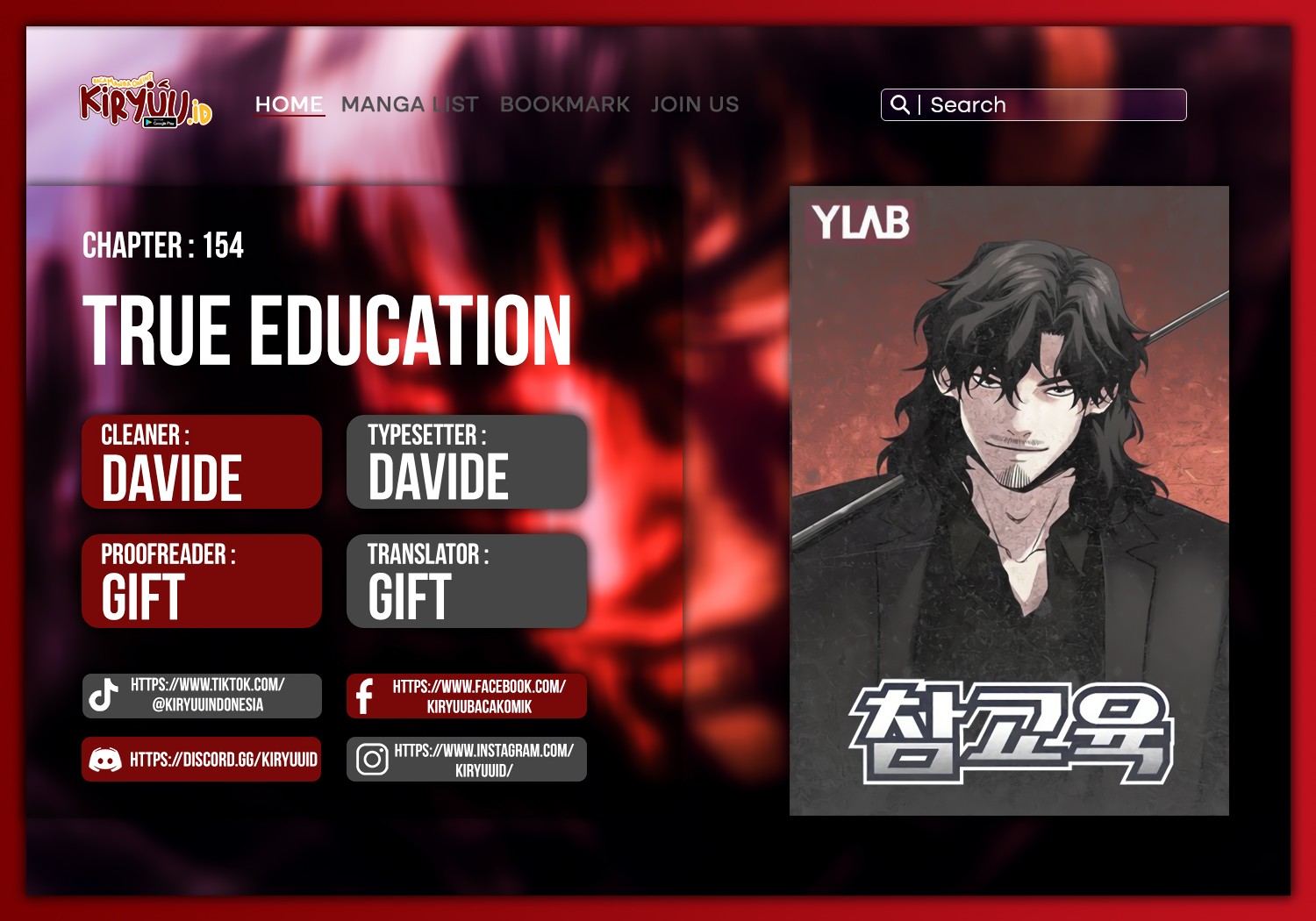
Task: Open the HOME menu item
Action: click(x=288, y=104)
